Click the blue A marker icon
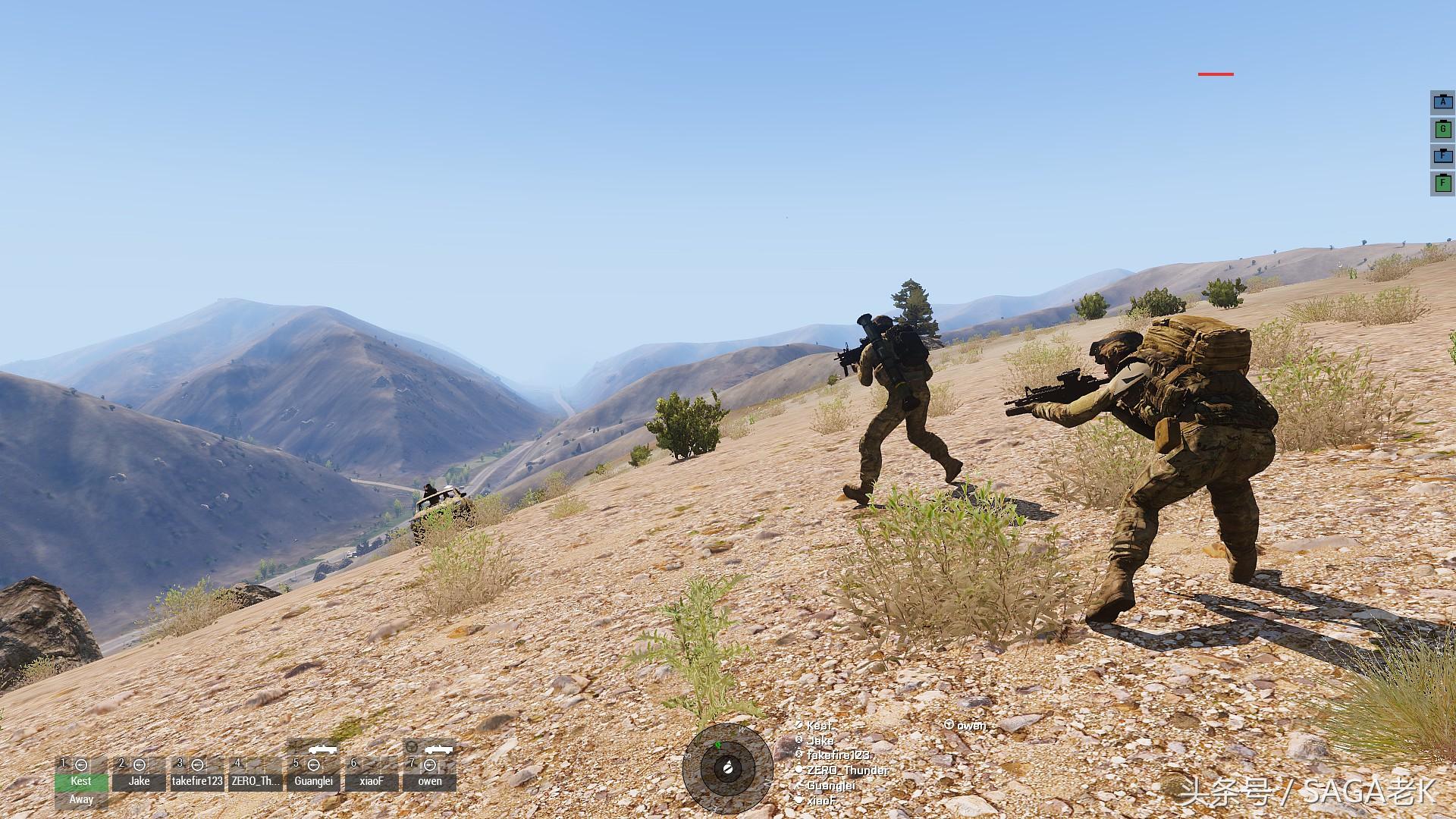The width and height of the screenshot is (1456, 819). (1442, 102)
